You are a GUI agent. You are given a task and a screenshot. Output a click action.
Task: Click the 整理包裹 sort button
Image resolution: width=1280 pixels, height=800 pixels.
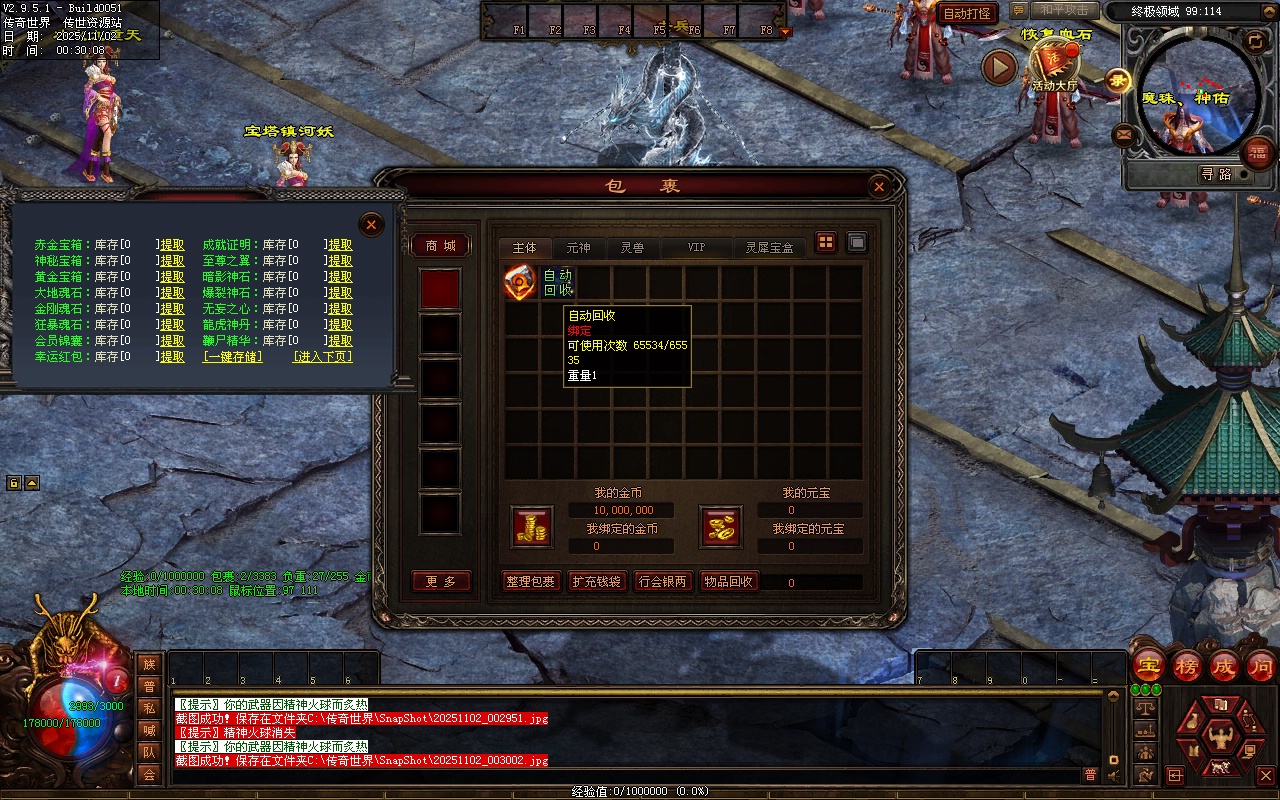530,582
